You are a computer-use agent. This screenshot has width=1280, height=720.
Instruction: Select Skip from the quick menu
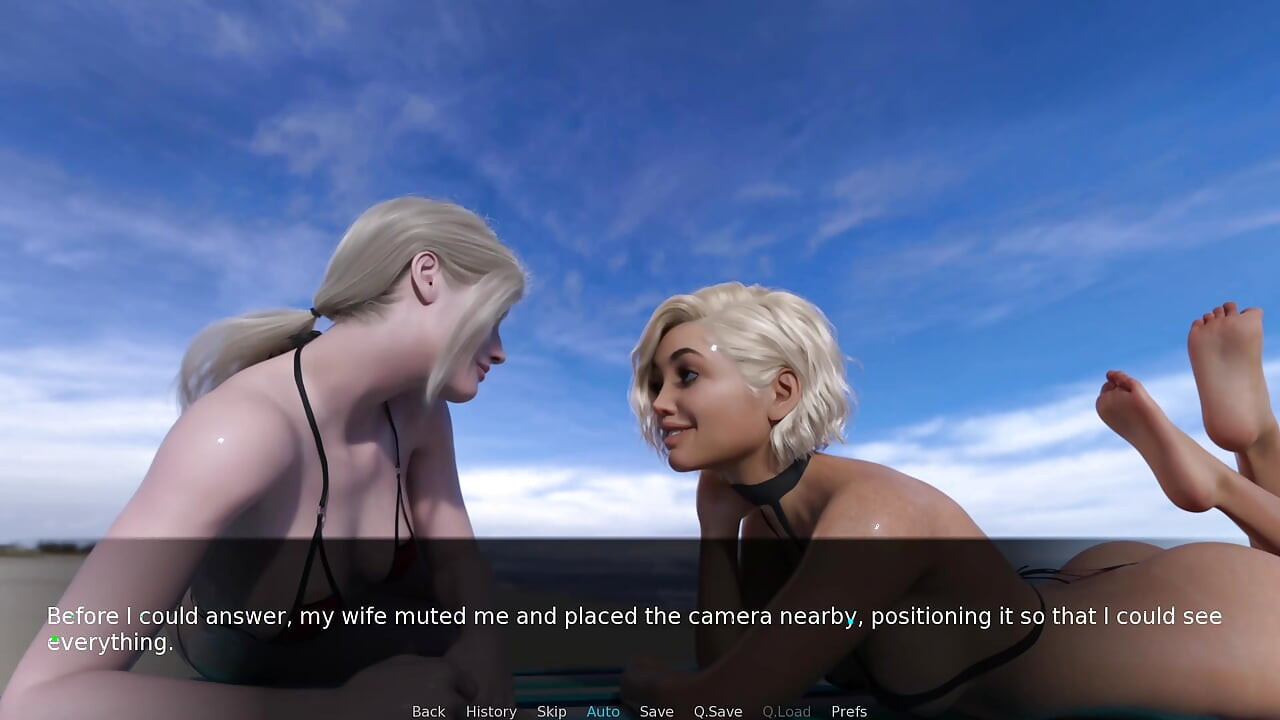[x=551, y=711]
